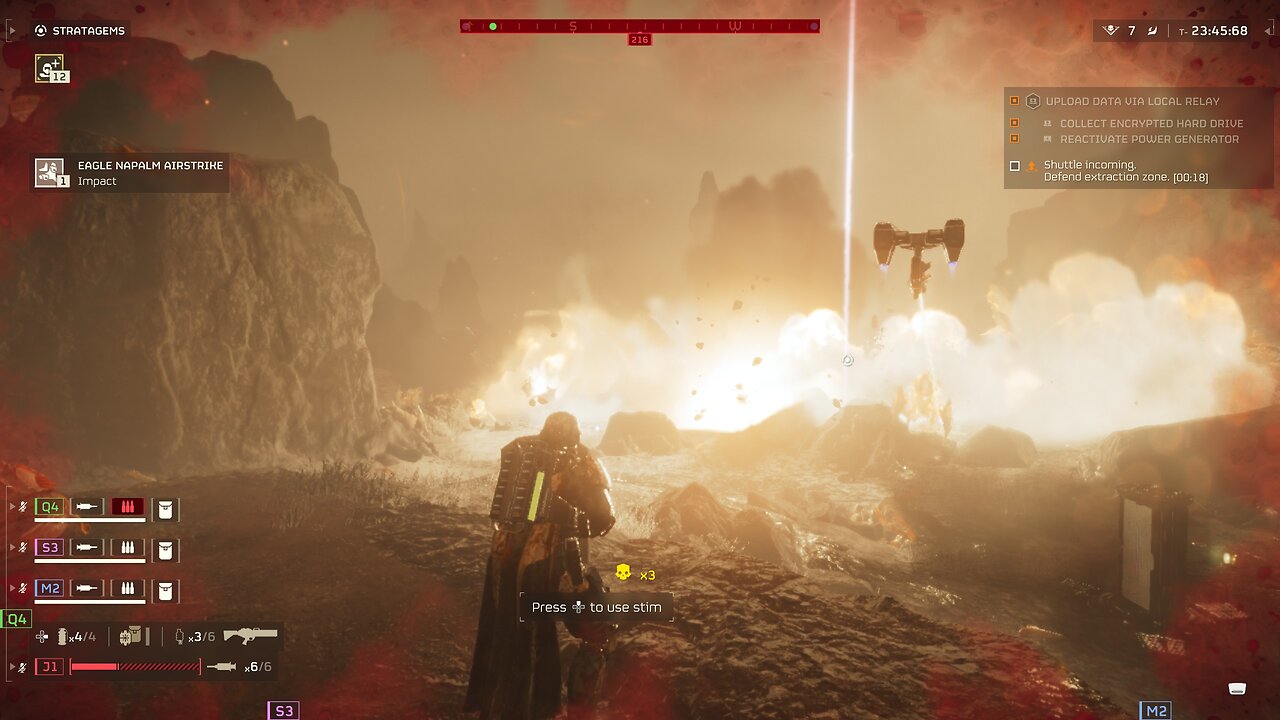Click the compass bar heading strip
Viewport: 1280px width, 720px height.
click(639, 26)
